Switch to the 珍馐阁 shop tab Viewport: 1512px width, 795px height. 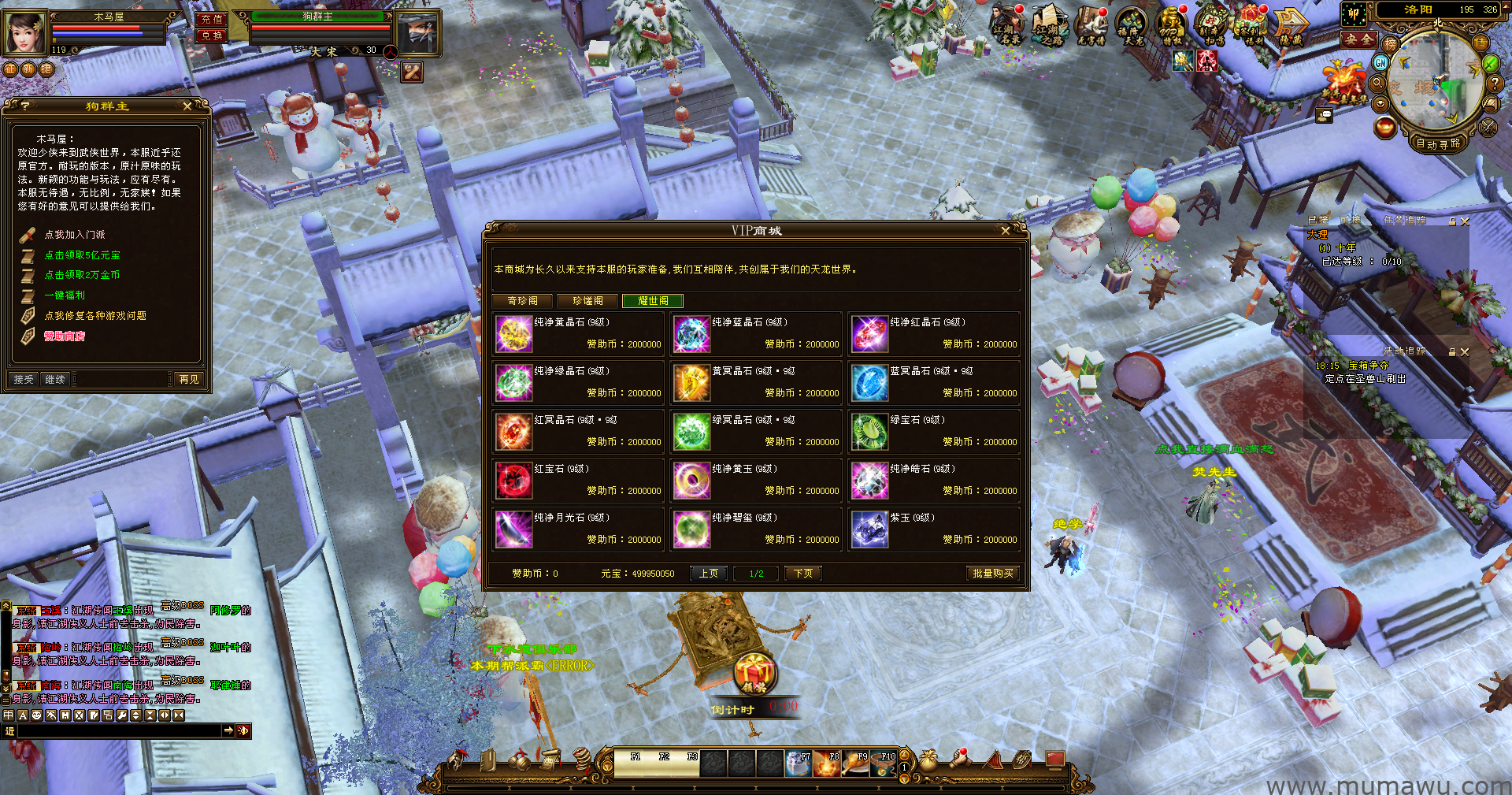(587, 301)
